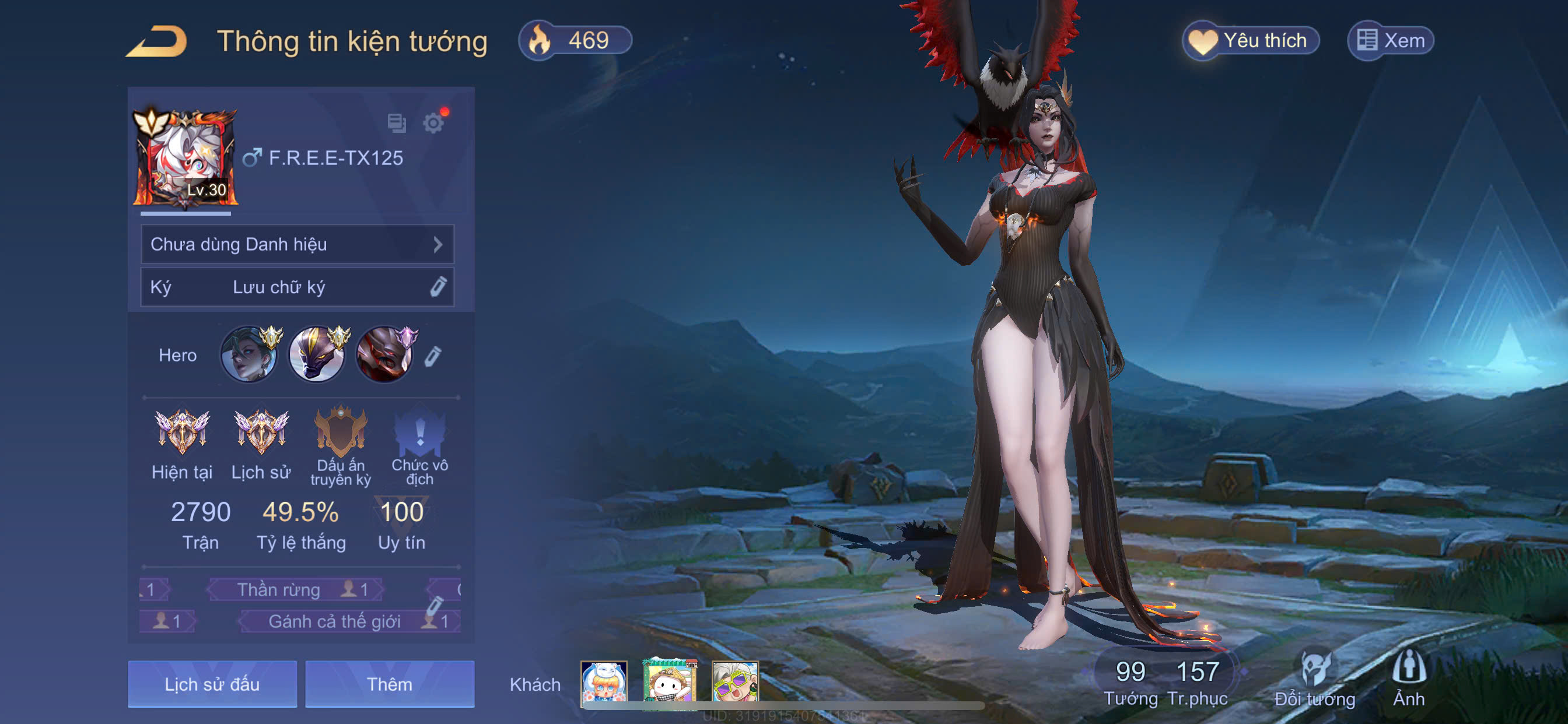Open profile settings gear icon
1568x724 pixels.
[x=433, y=124]
